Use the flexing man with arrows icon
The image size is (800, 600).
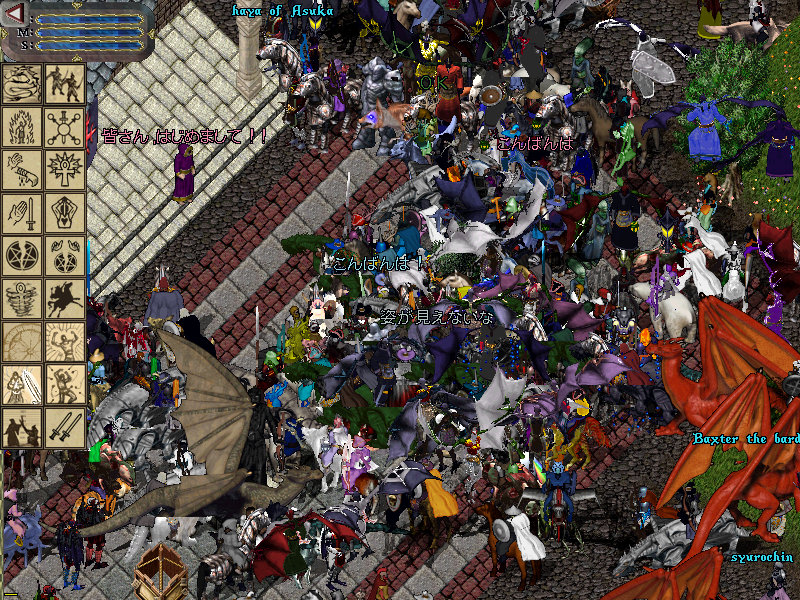click(65, 385)
